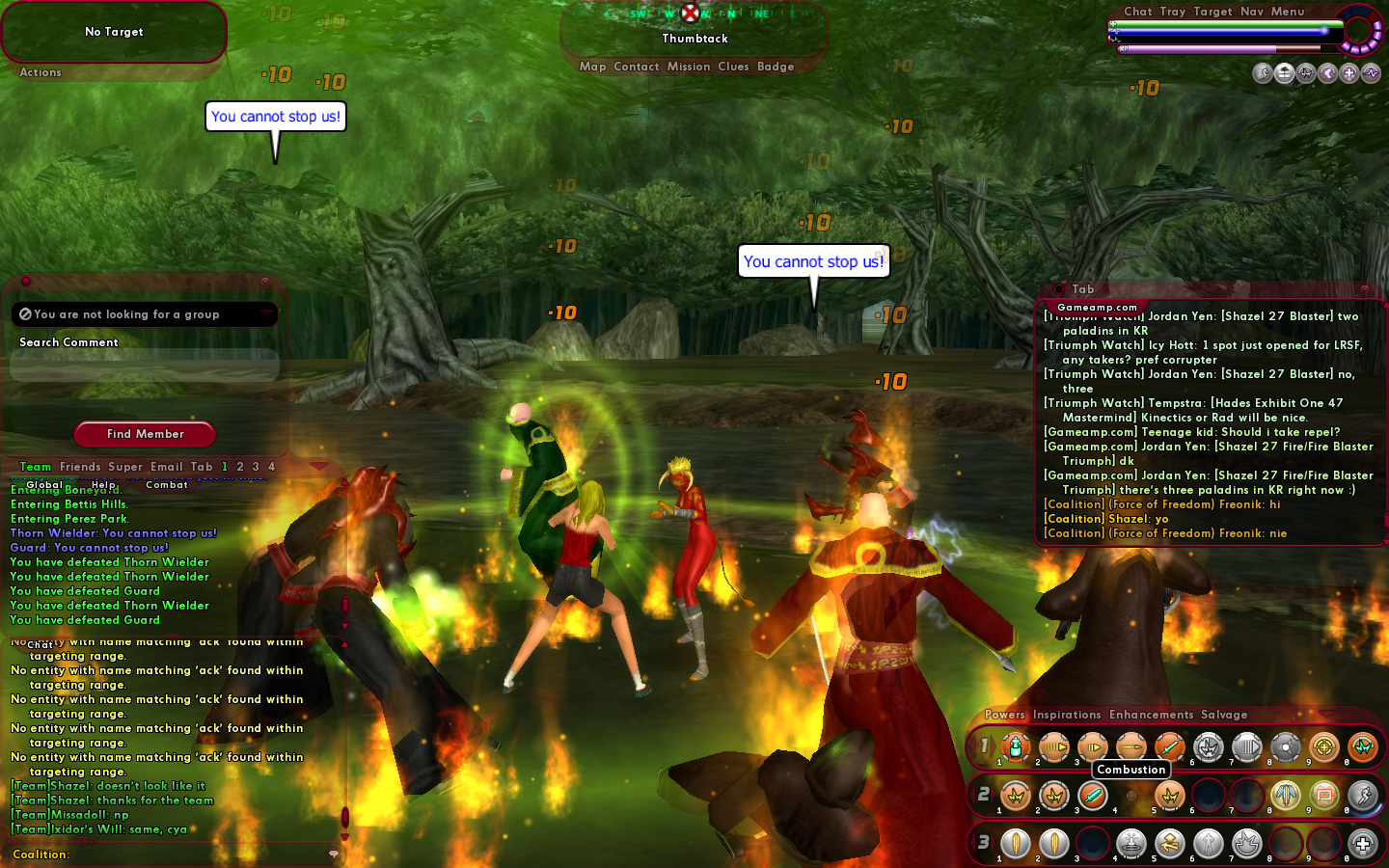Open the Menu option beside Nav
Viewport: 1389px width, 868px height.
click(x=1288, y=12)
